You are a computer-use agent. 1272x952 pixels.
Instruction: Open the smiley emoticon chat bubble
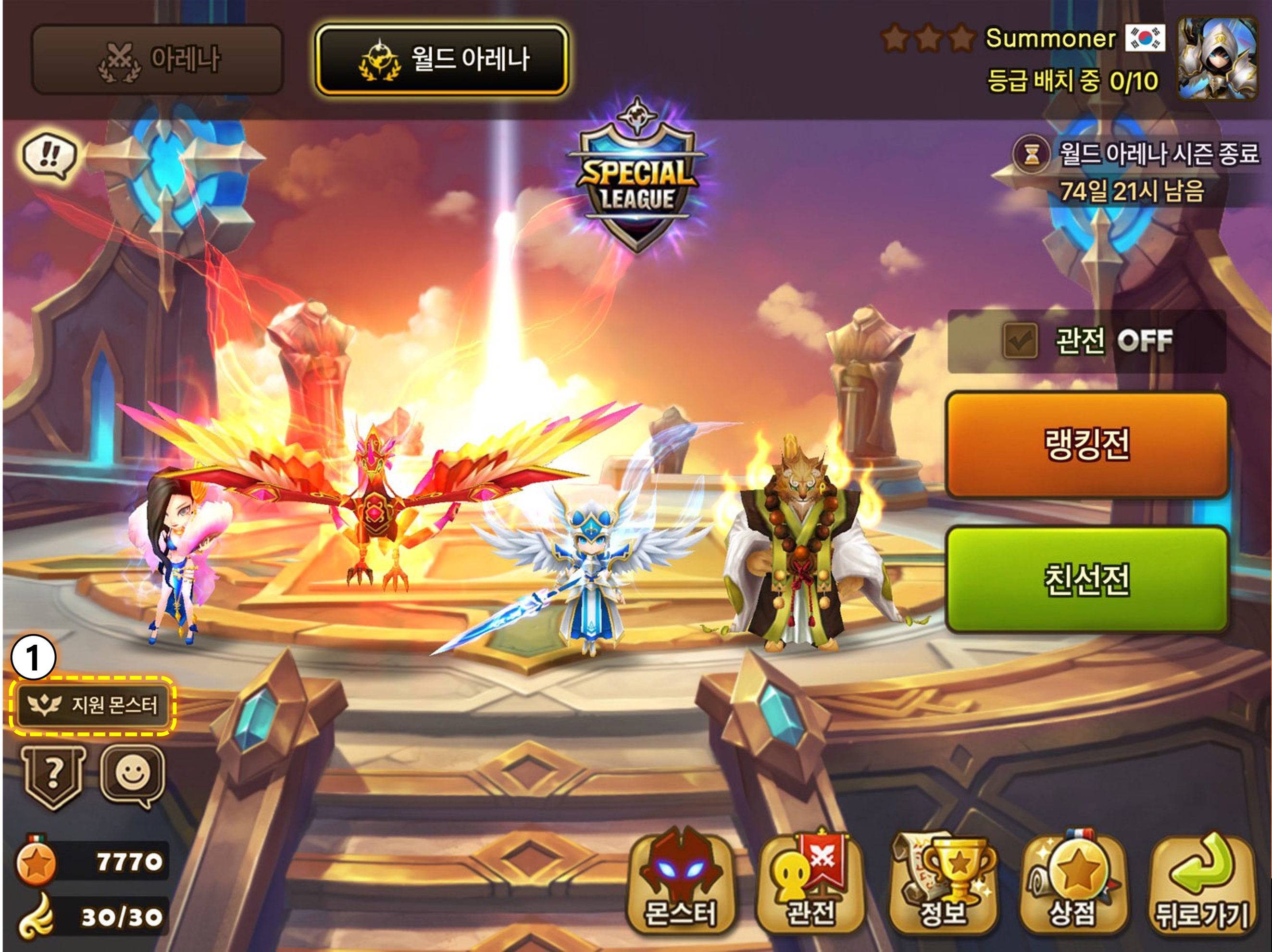[132, 776]
